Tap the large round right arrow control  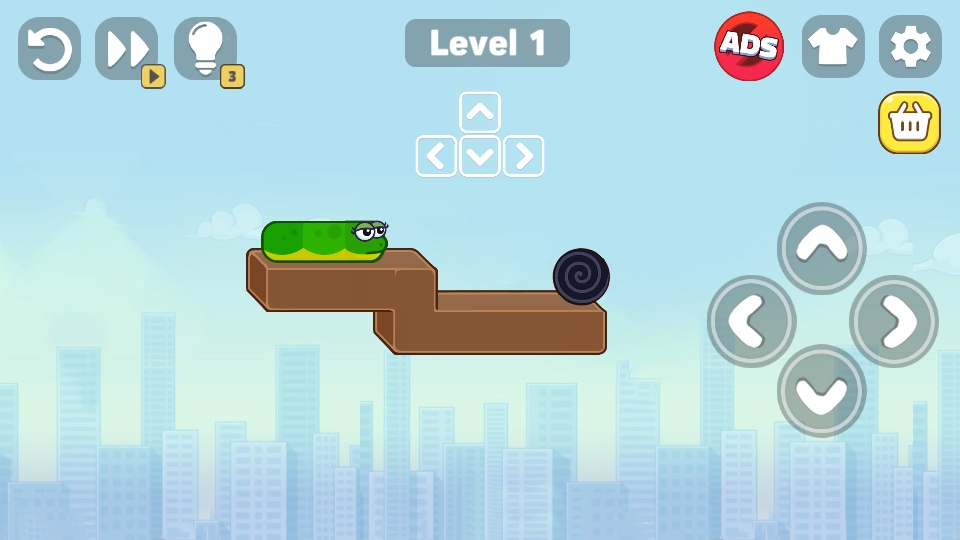893,321
